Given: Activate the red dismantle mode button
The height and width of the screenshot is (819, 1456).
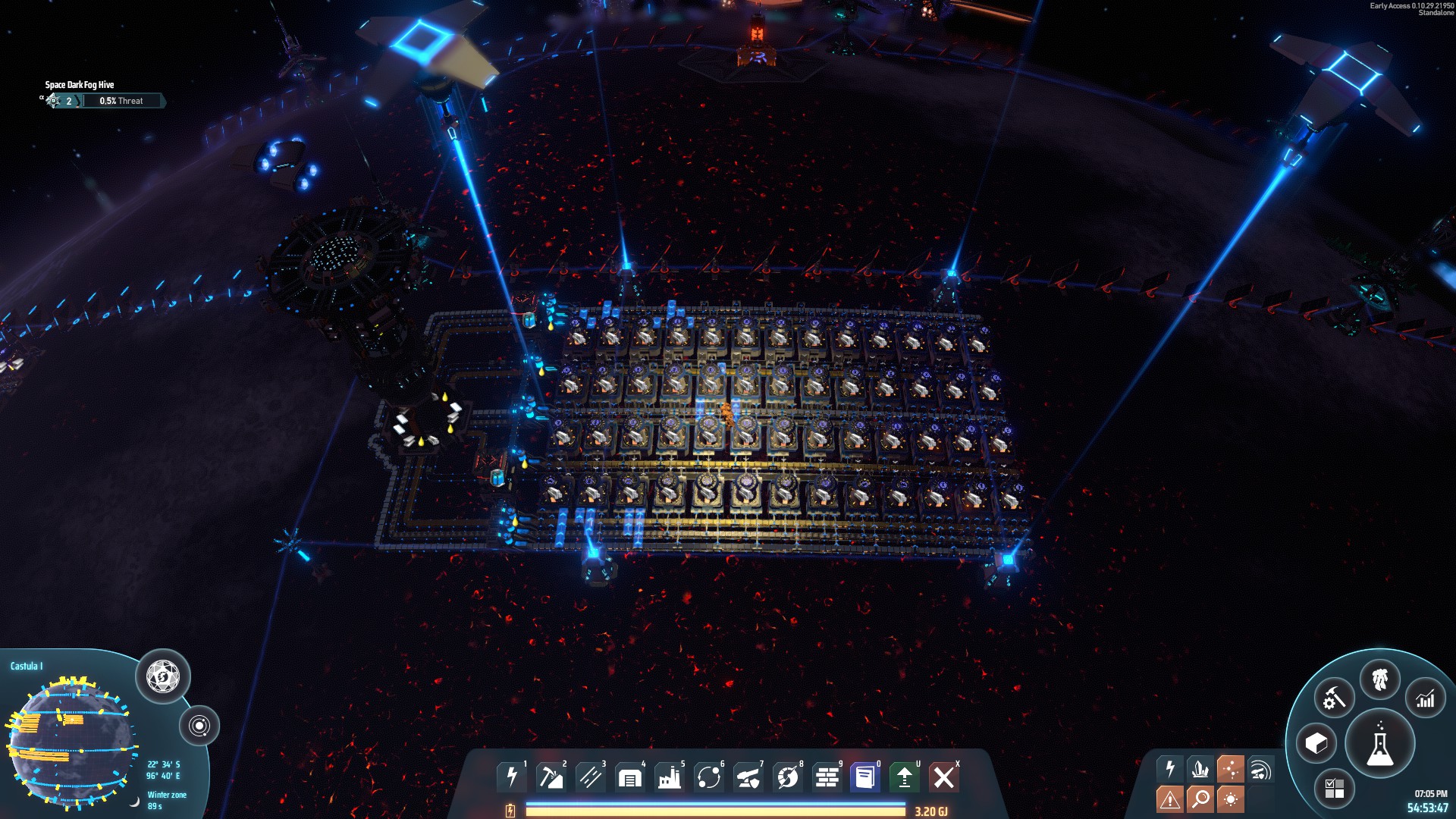Looking at the screenshot, I should coord(944,777).
